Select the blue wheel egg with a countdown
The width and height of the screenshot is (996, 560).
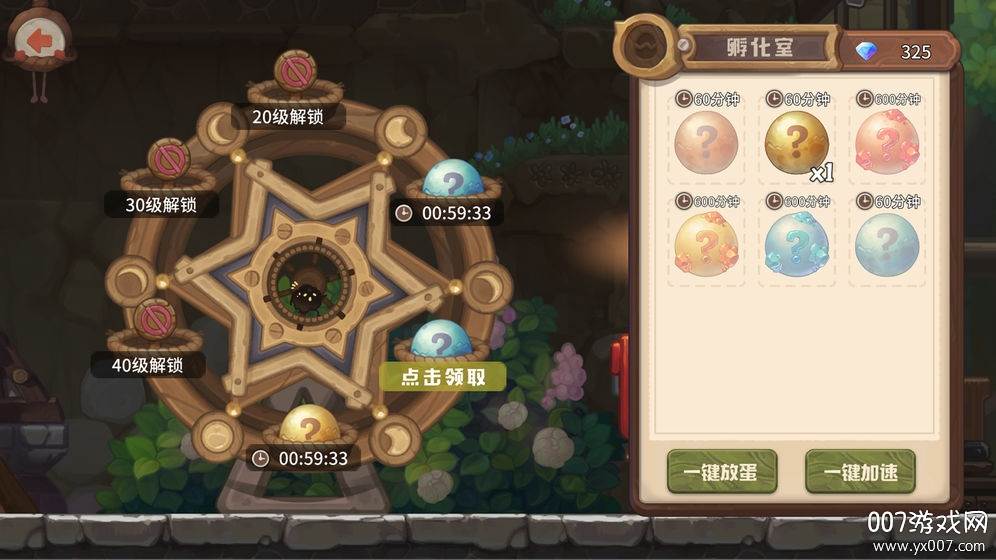click(453, 181)
